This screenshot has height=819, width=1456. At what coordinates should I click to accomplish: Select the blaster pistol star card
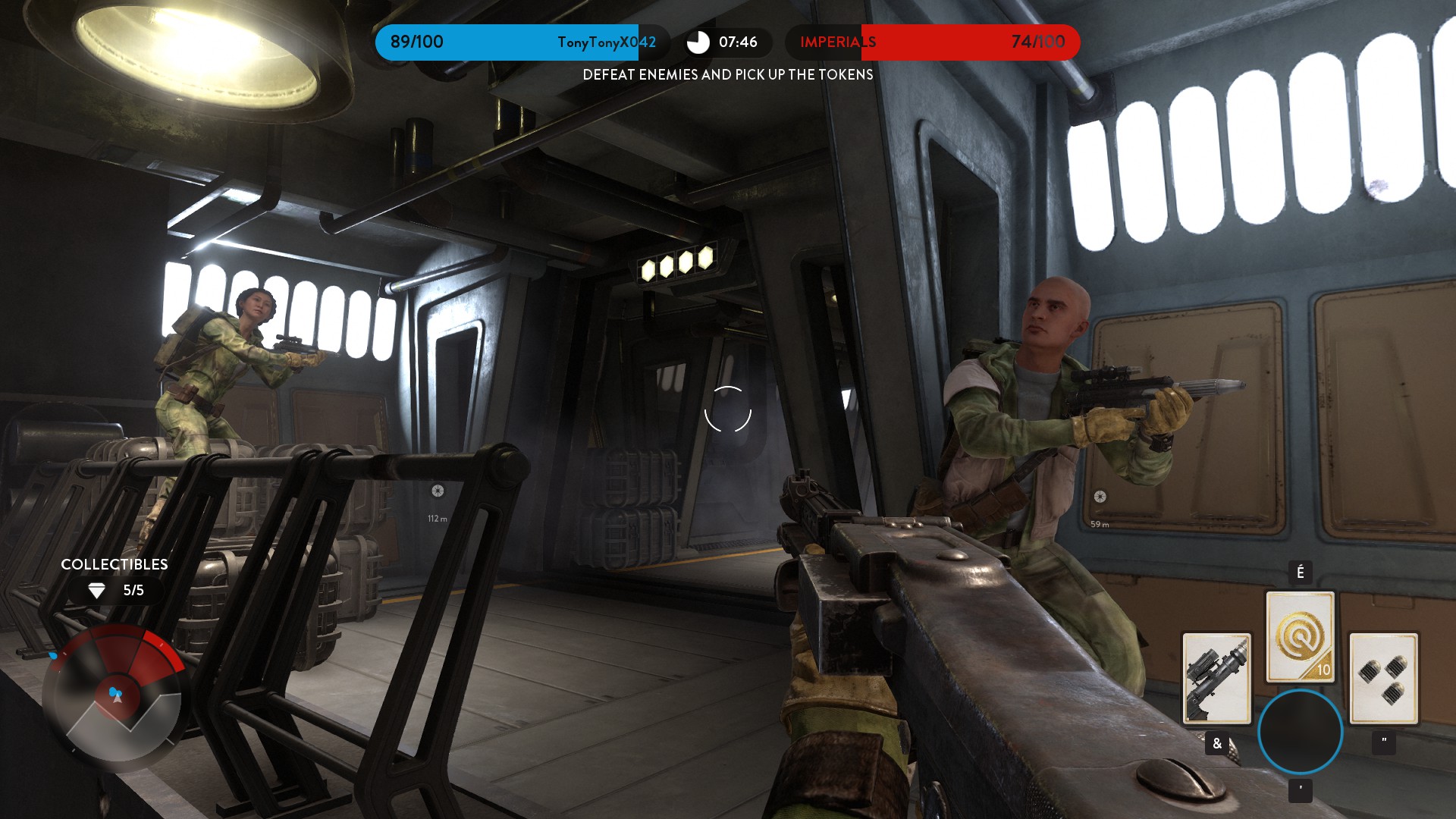(x=1216, y=678)
